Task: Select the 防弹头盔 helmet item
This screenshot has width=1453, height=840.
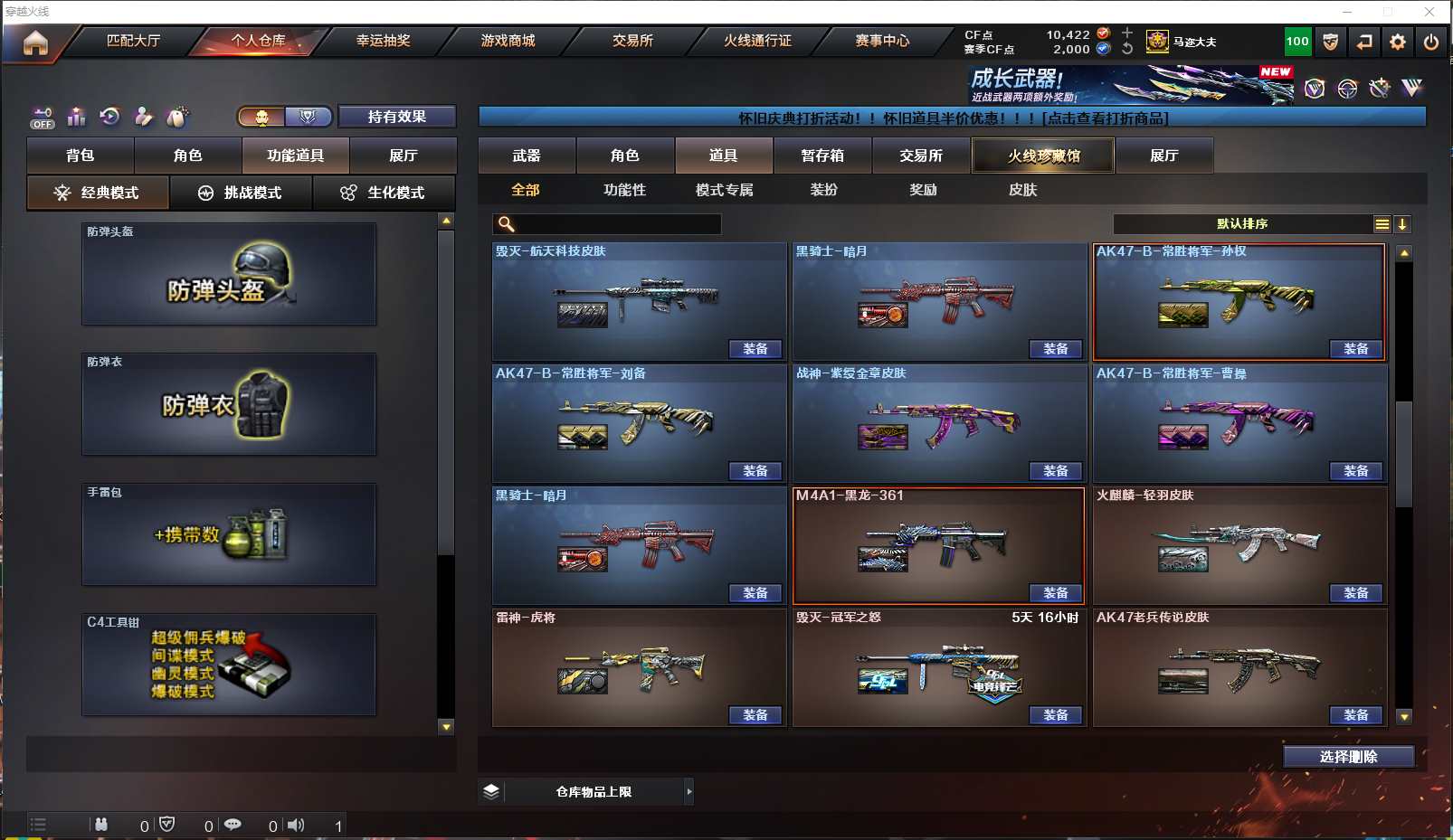Action: click(x=229, y=274)
